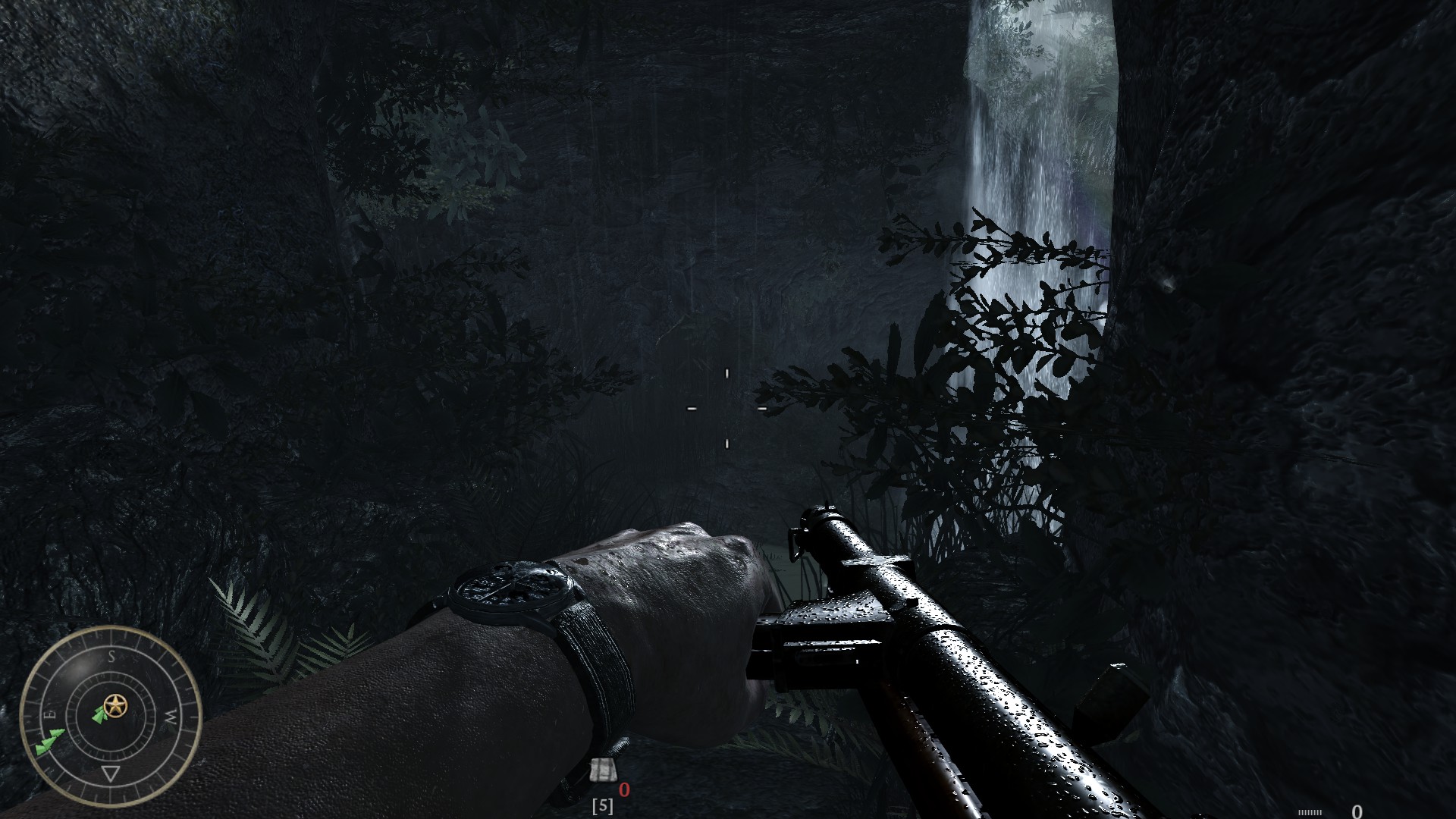Click the white triangle player marker on compass

(111, 773)
